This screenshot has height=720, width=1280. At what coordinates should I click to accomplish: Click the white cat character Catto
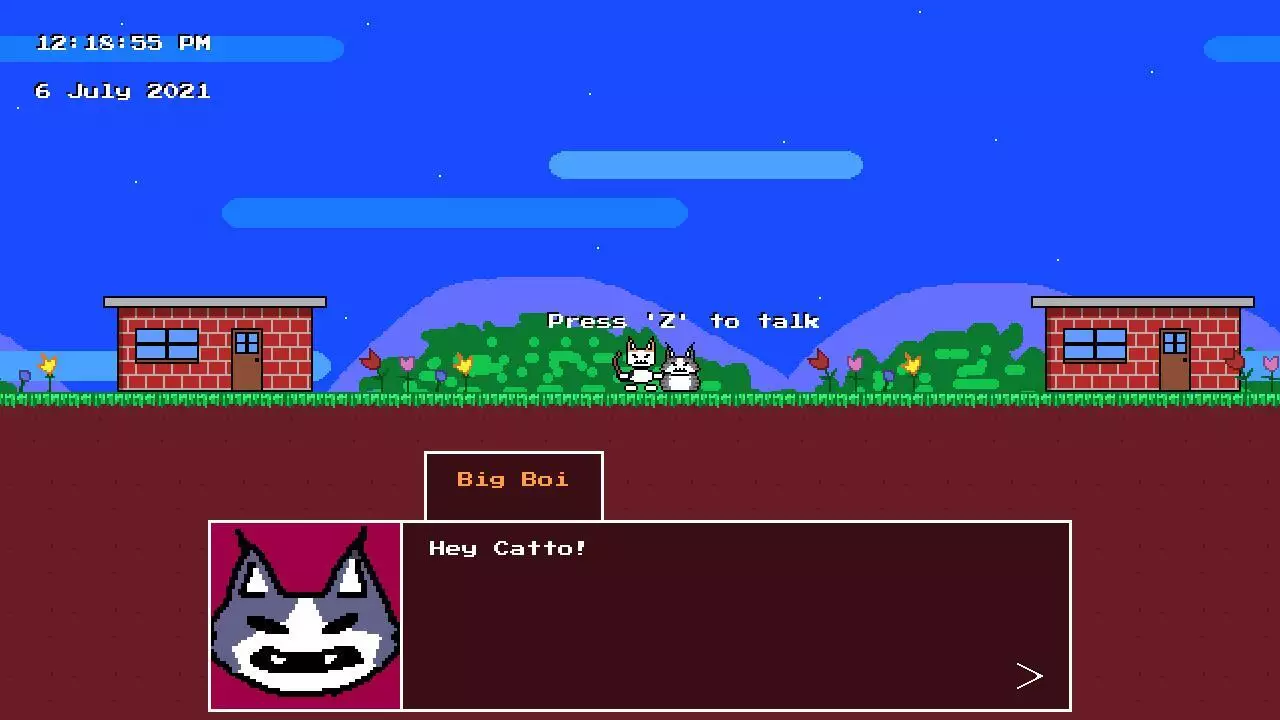click(638, 365)
